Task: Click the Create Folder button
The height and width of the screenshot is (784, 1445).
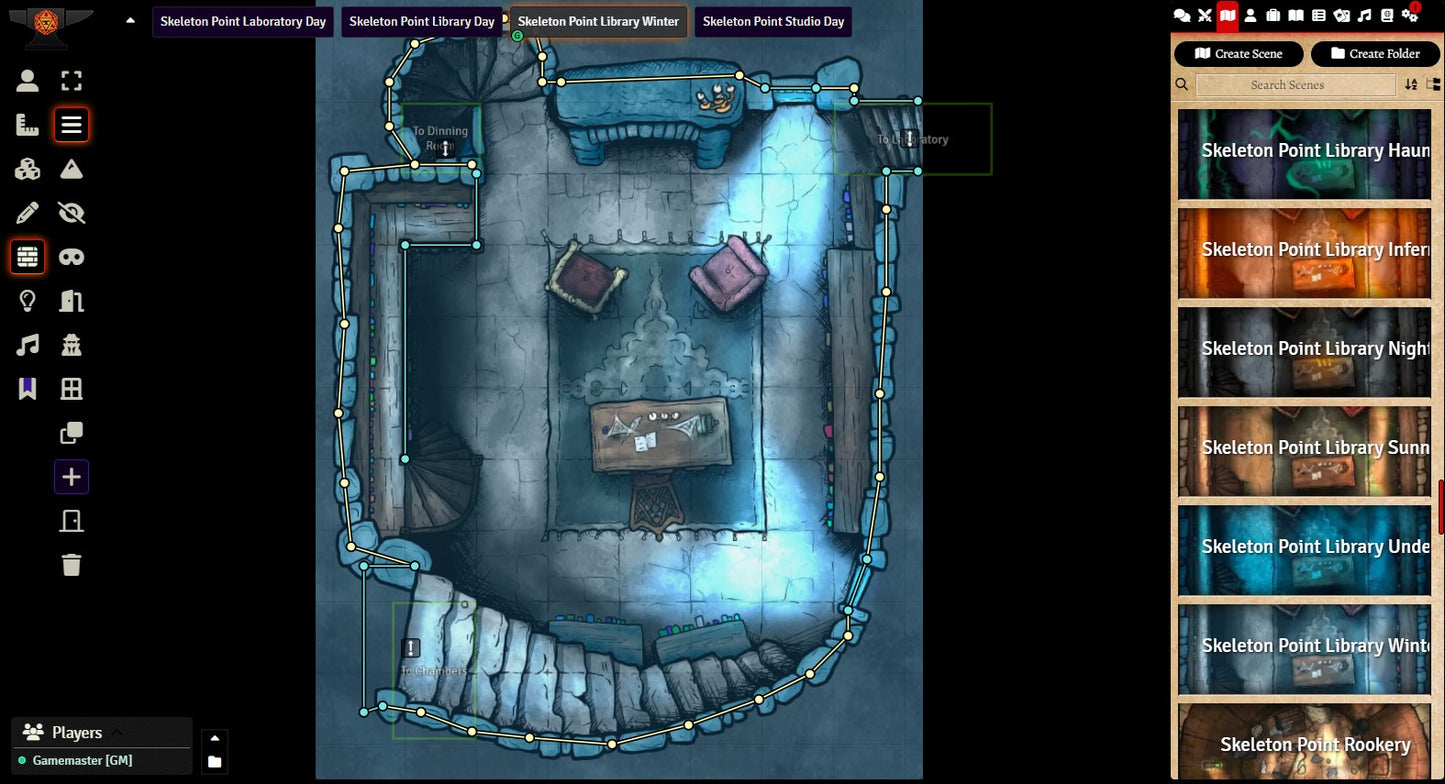Action: pos(1375,54)
